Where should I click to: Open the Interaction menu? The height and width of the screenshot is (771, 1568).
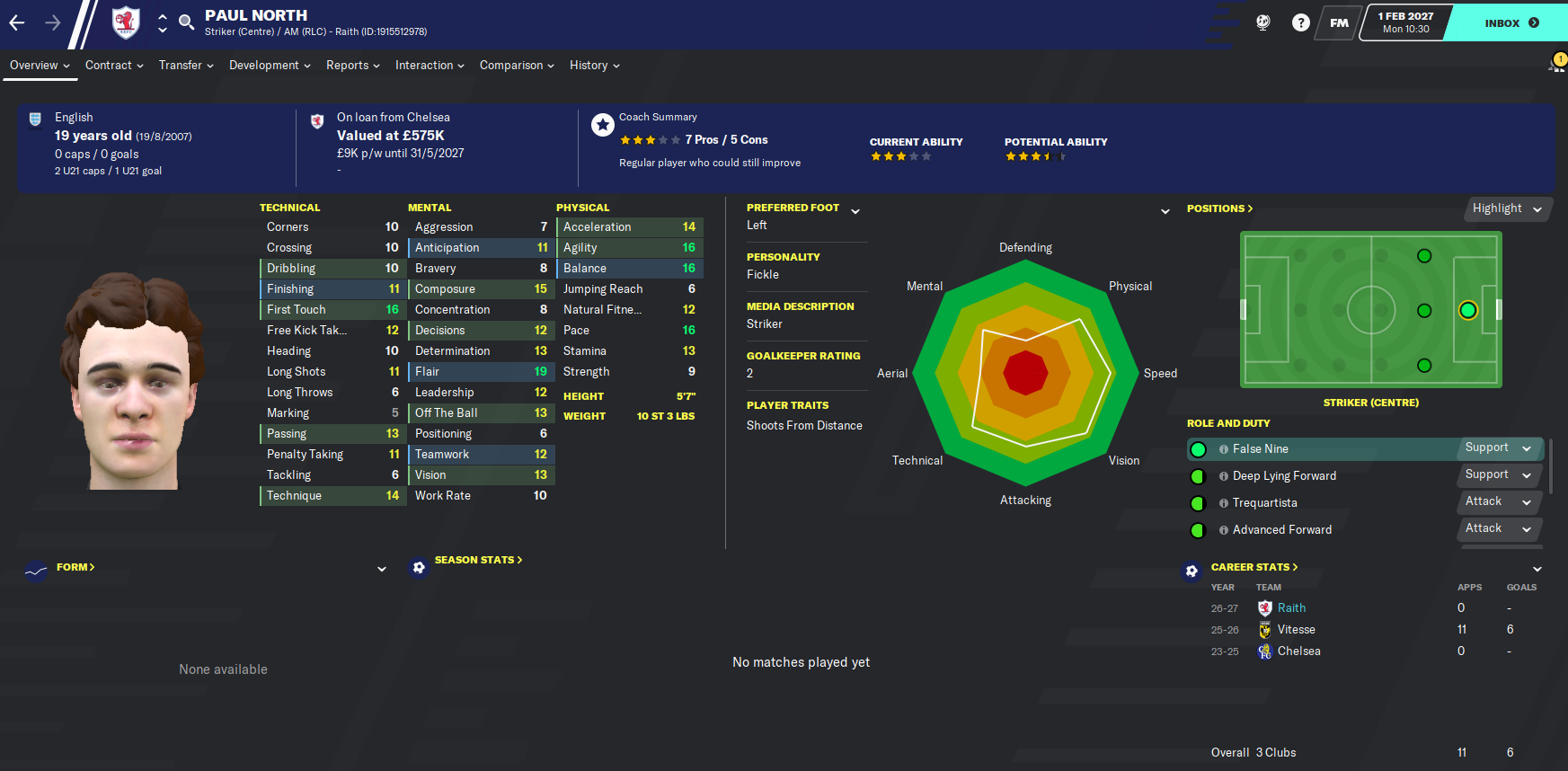pyautogui.click(x=430, y=66)
